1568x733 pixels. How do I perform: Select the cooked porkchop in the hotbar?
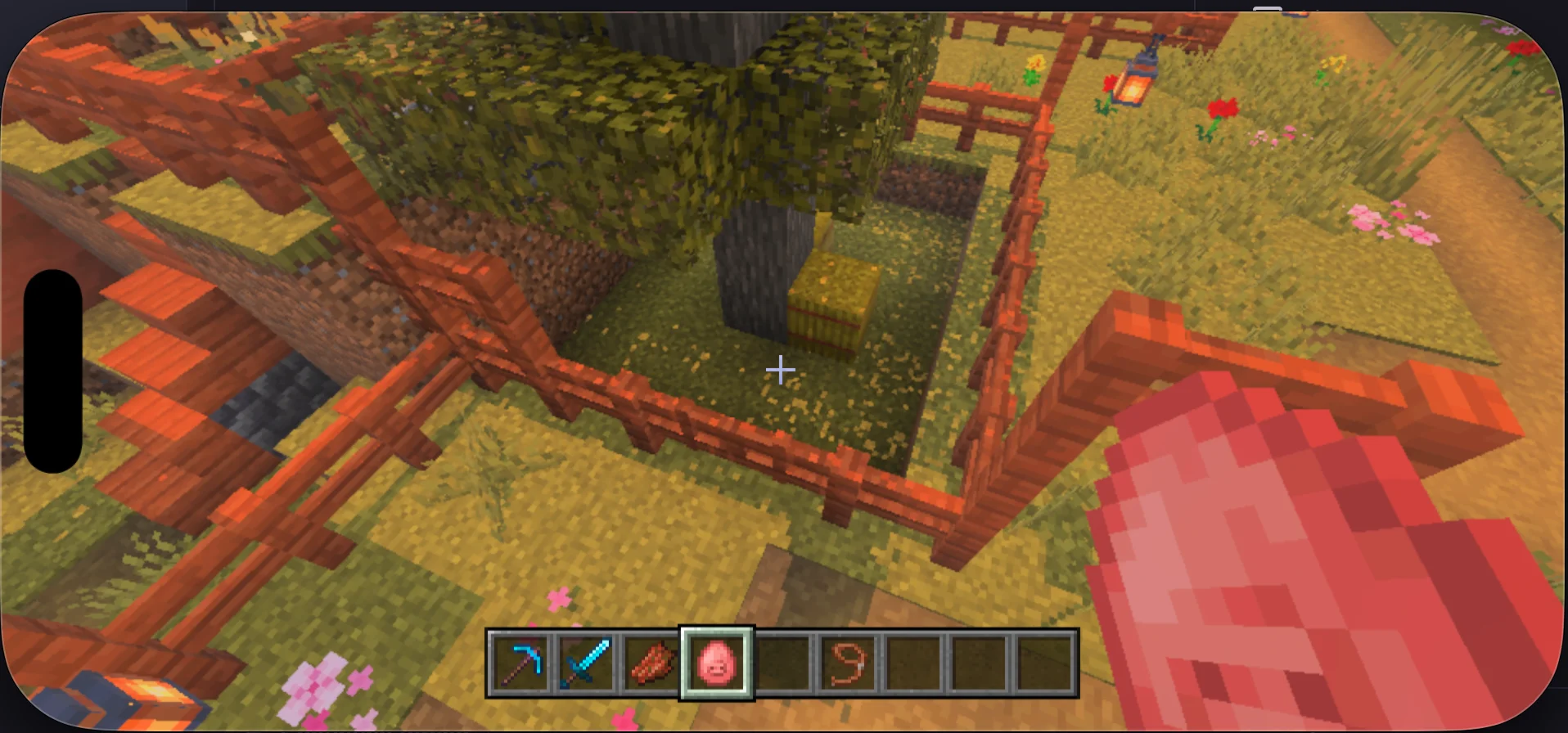[651, 663]
